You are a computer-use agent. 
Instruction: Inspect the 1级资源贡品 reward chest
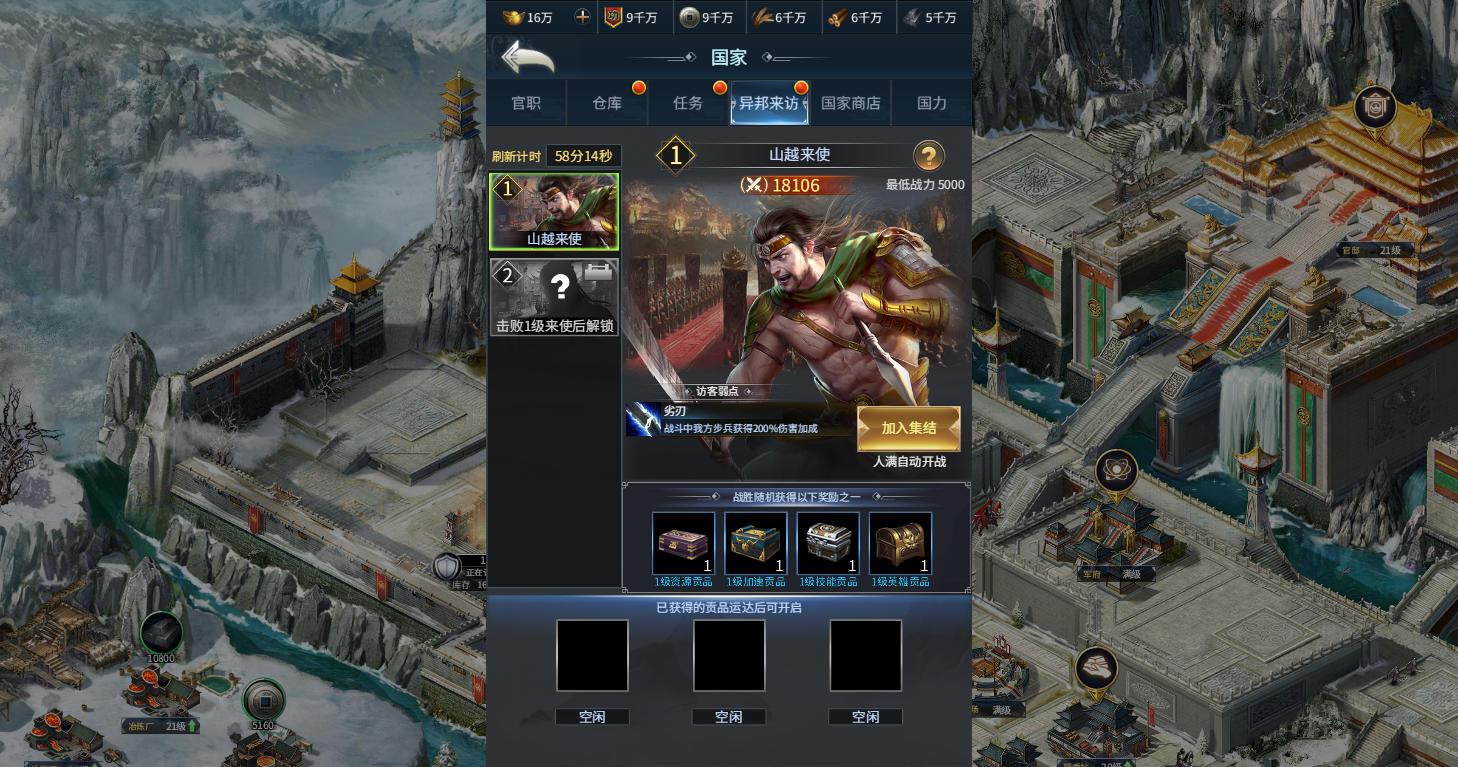(684, 544)
